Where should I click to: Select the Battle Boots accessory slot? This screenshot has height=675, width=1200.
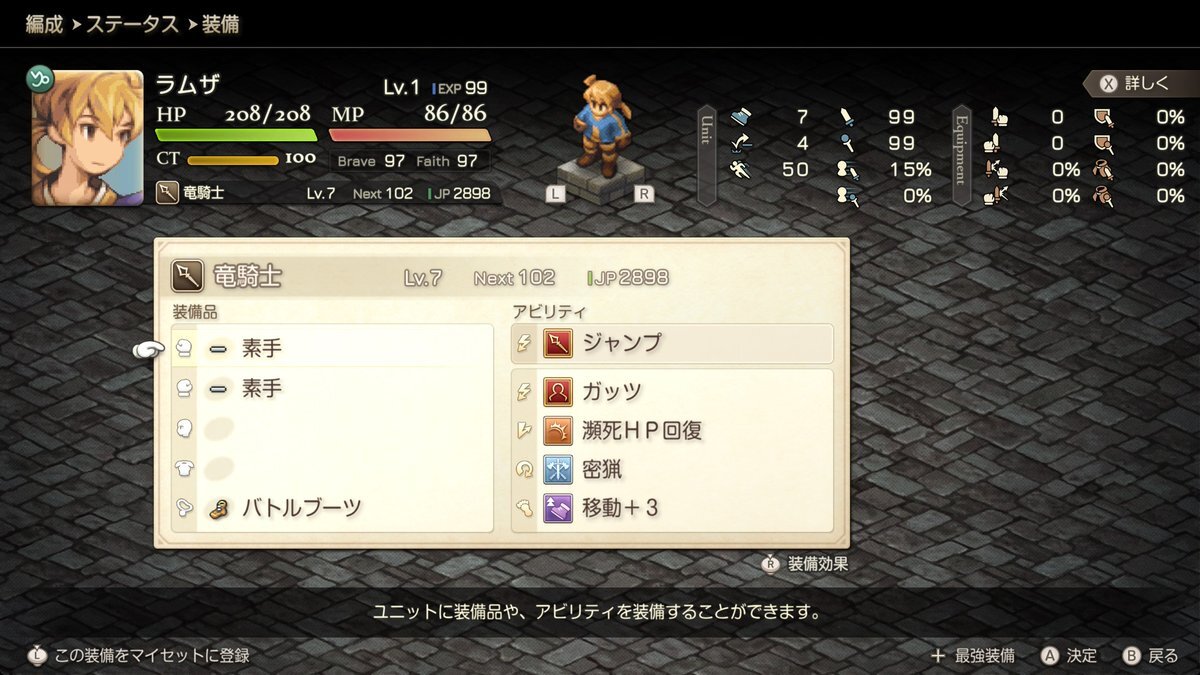coord(301,508)
